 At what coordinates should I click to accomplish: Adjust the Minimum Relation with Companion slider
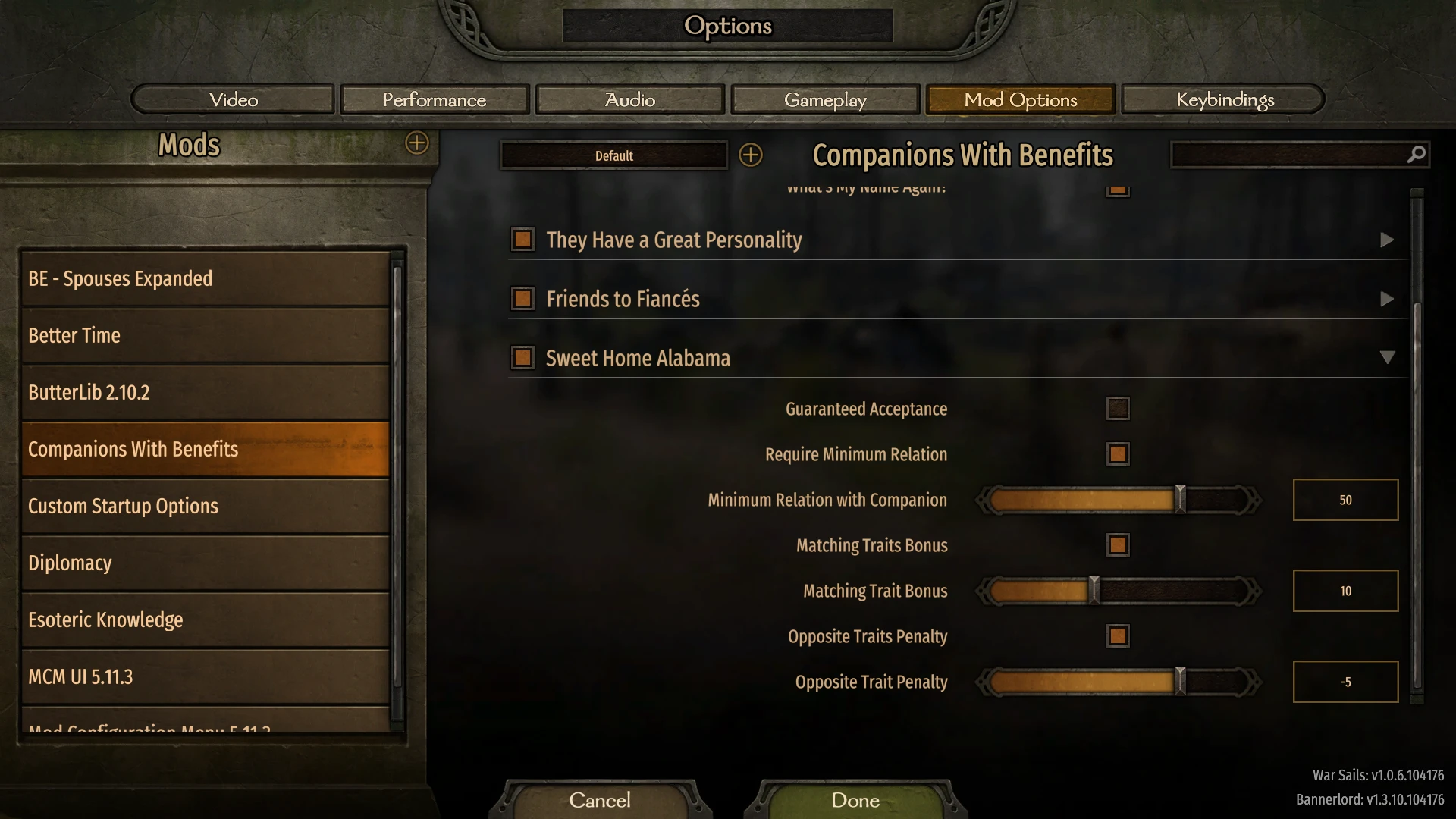[x=1178, y=499]
